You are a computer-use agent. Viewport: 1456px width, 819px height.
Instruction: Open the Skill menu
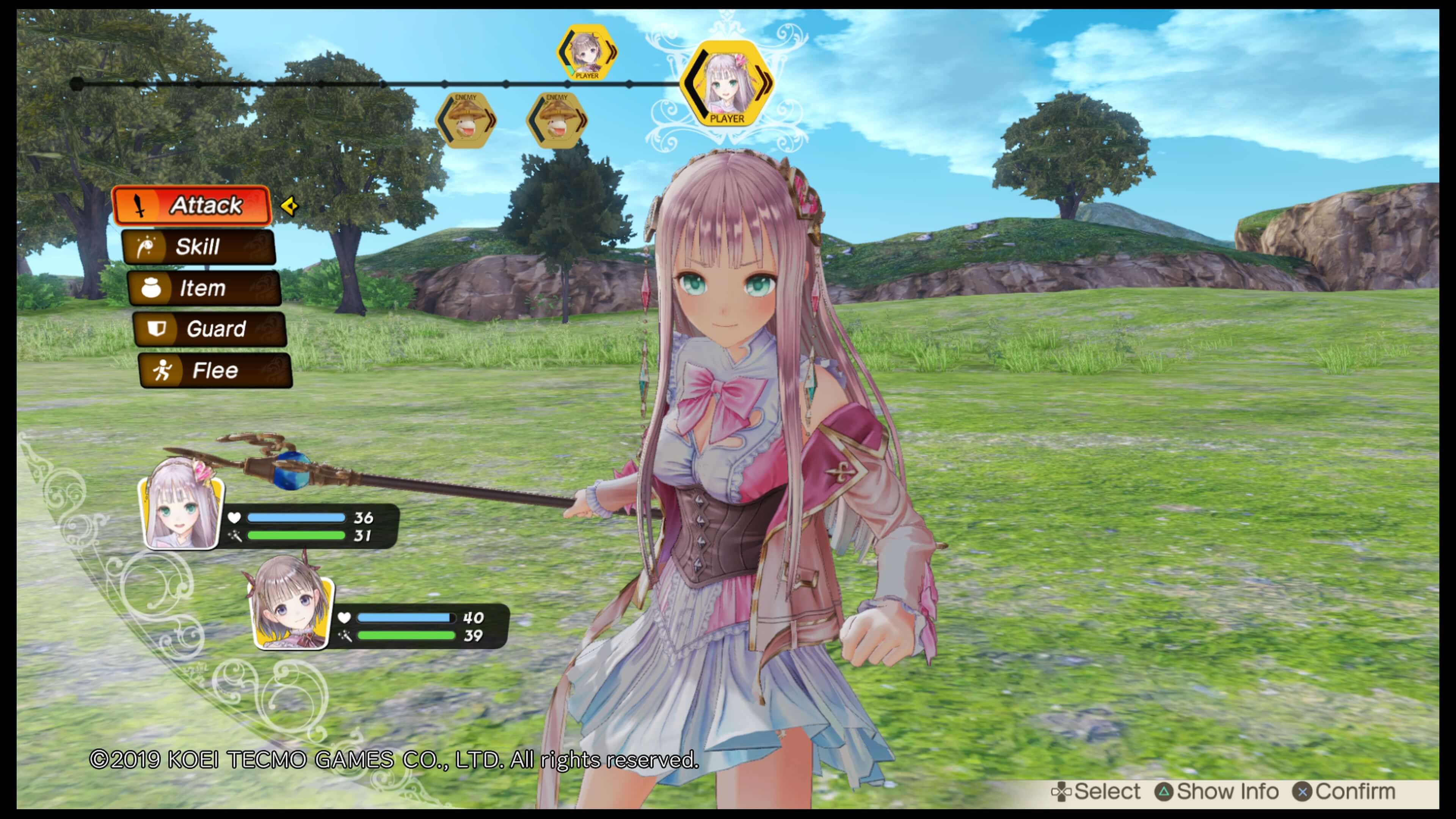[x=198, y=247]
